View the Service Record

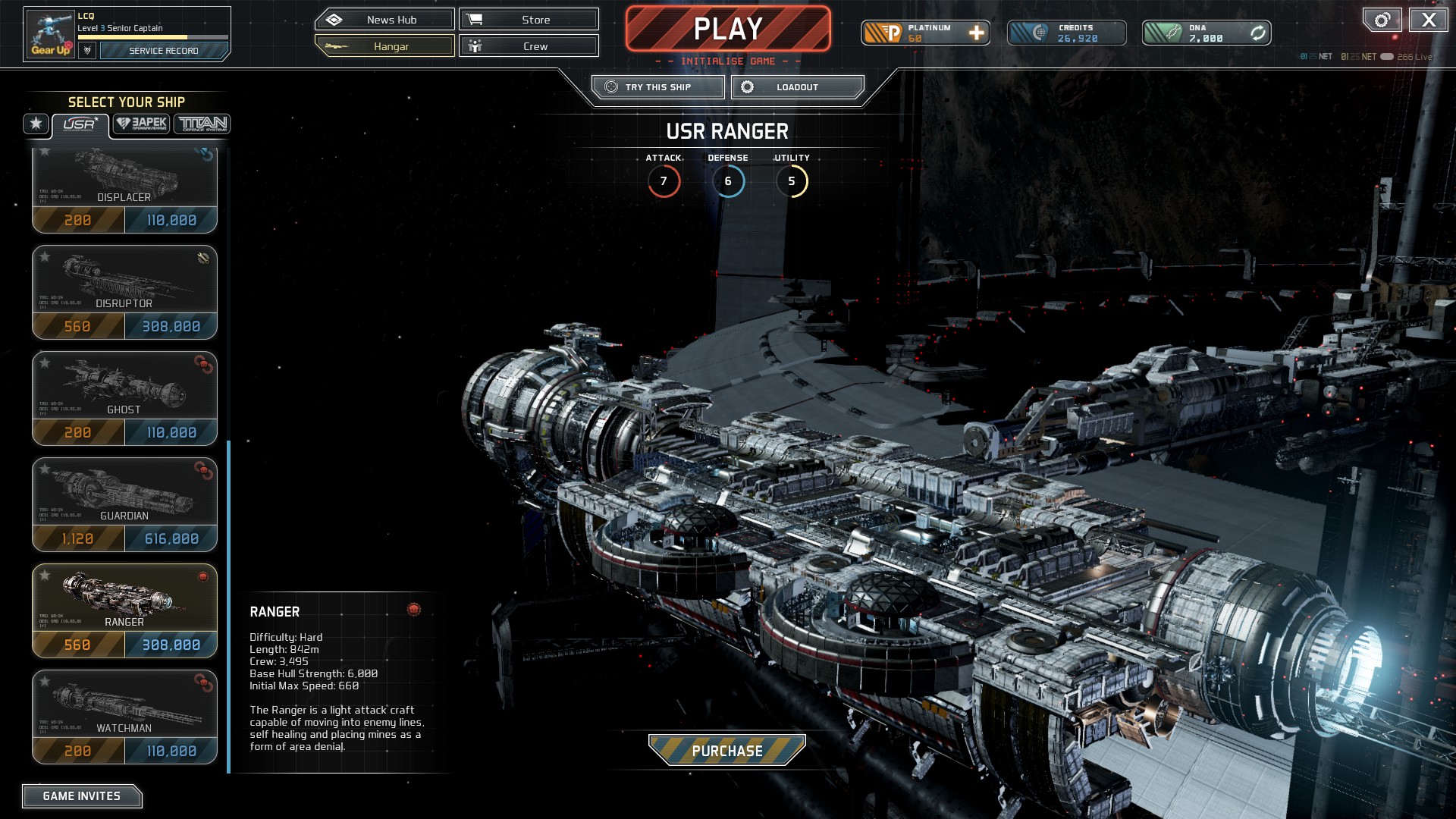click(x=163, y=51)
